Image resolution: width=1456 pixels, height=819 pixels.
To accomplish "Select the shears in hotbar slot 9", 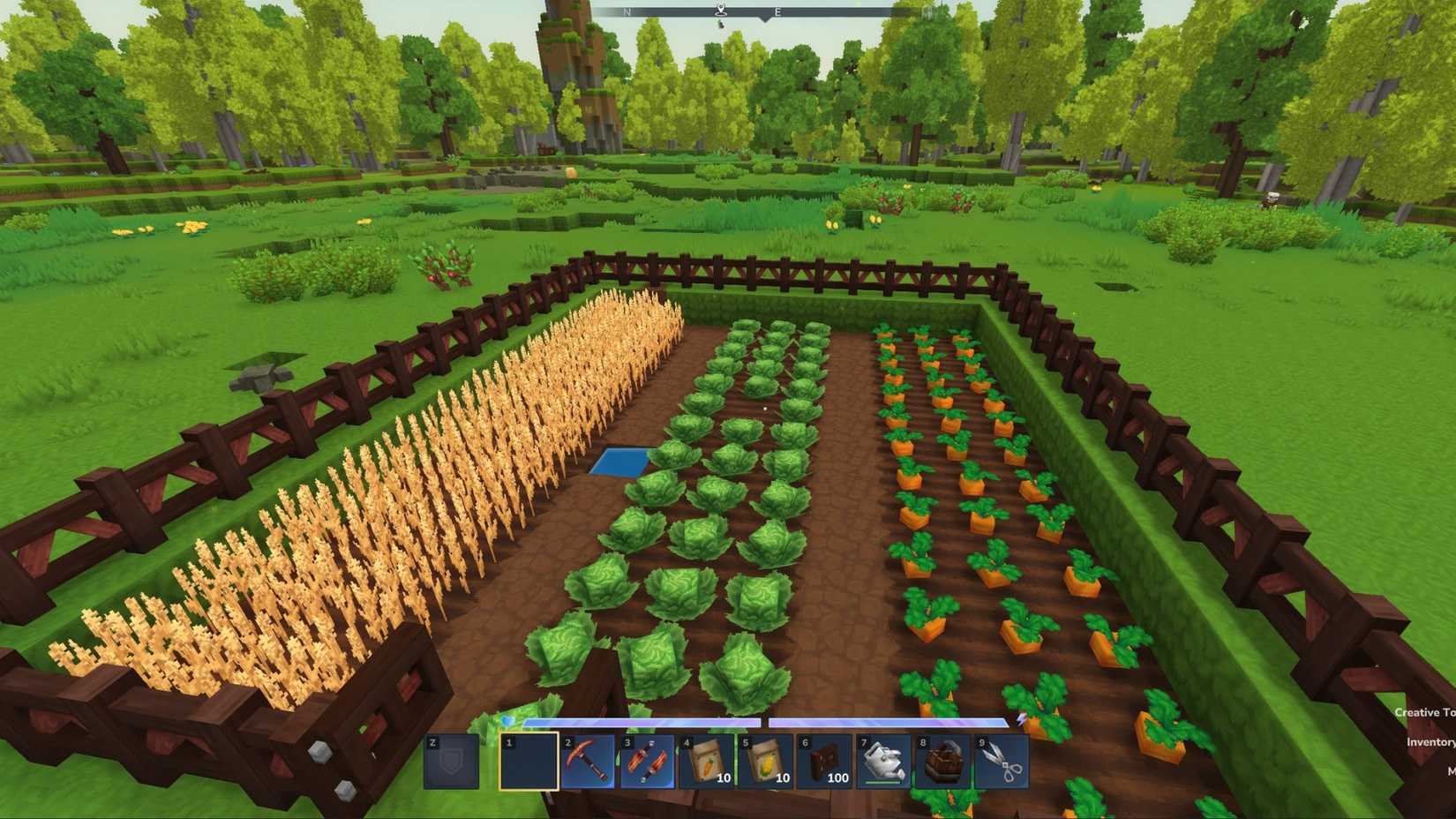I will (1002, 762).
